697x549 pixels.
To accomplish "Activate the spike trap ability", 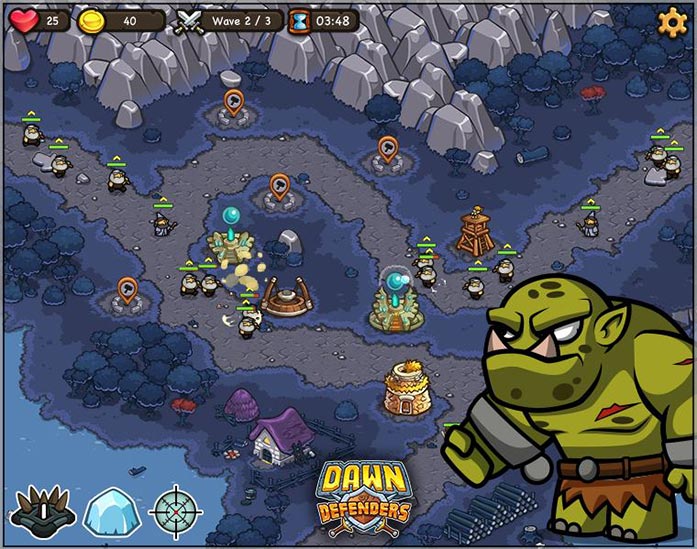I will 42,510.
